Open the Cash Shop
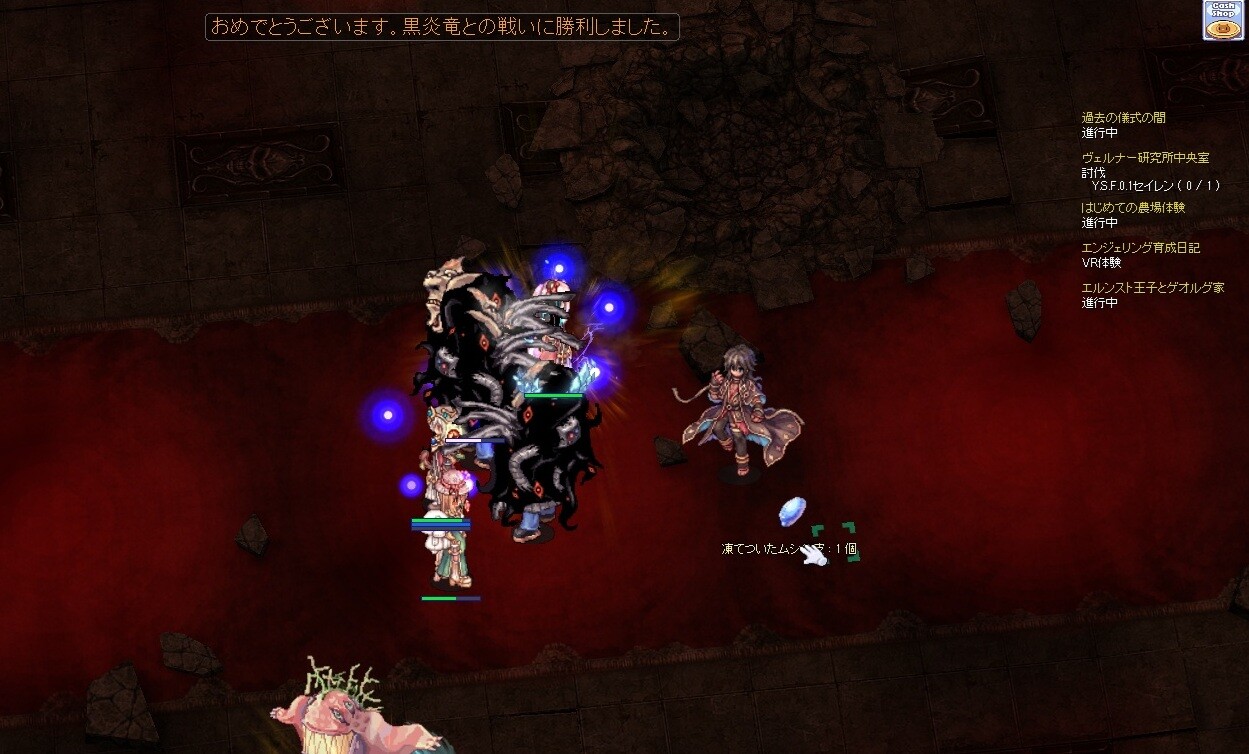Viewport: 1249px width, 754px height. click(1222, 20)
